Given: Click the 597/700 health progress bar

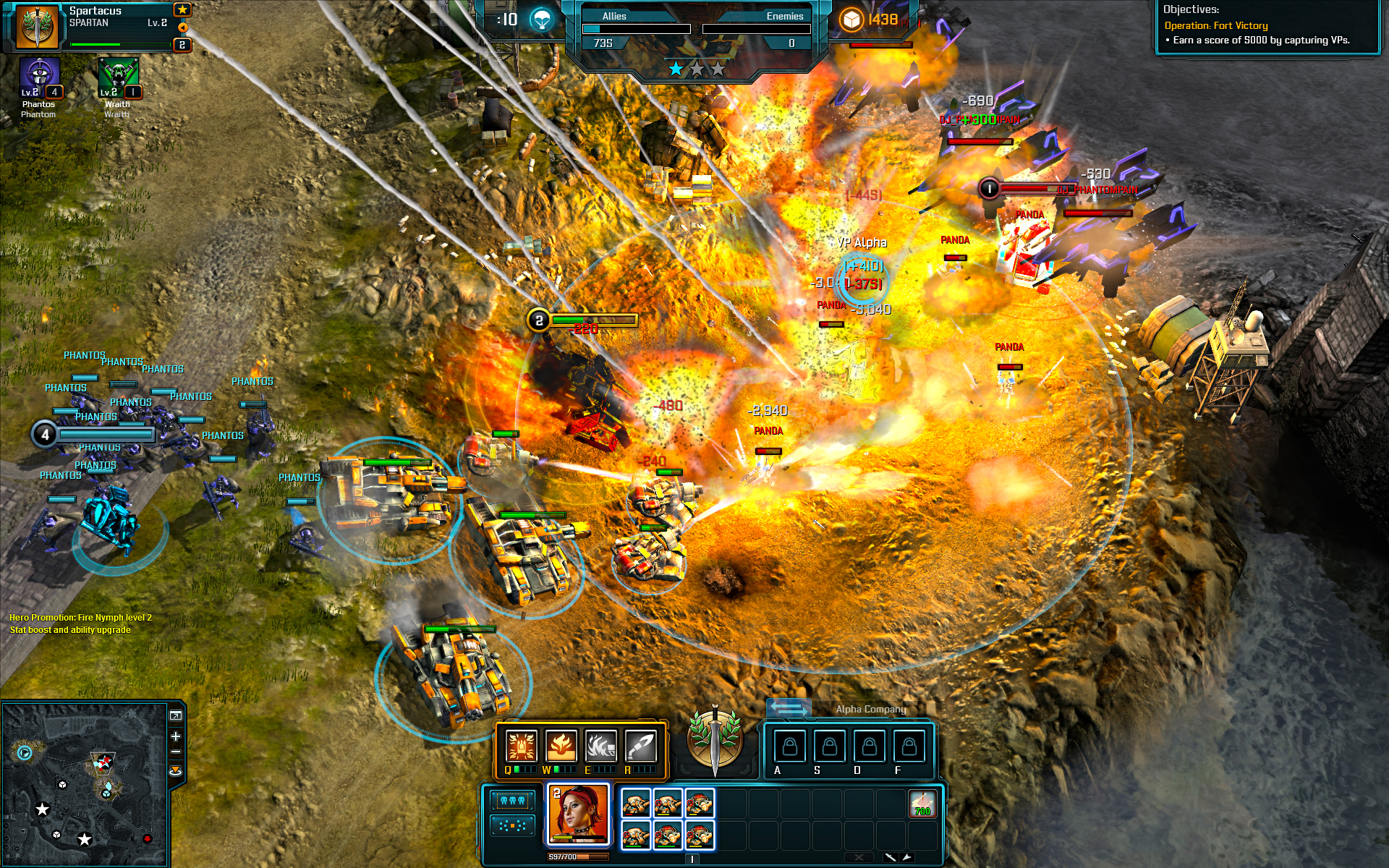Looking at the screenshot, I should 579,856.
